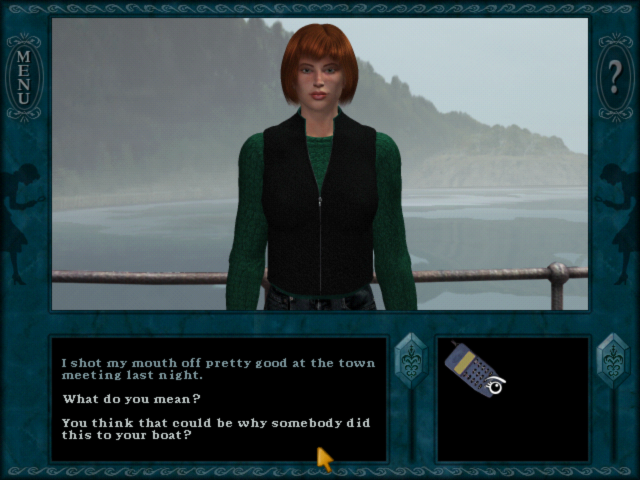Ask if that's why somebody damaged the boat
This screenshot has height=480, width=640.
click(215, 429)
